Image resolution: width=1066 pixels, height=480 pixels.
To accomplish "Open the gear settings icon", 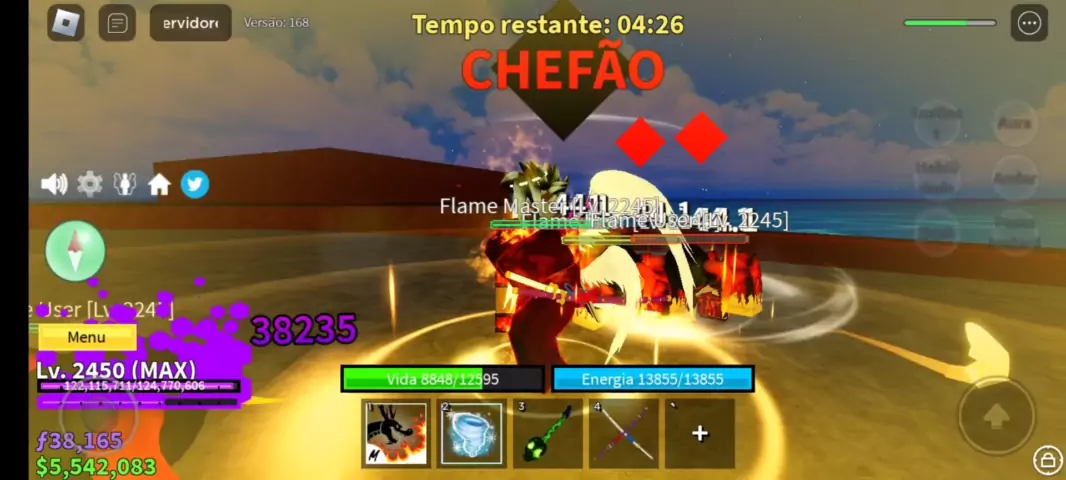I will click(x=90, y=184).
